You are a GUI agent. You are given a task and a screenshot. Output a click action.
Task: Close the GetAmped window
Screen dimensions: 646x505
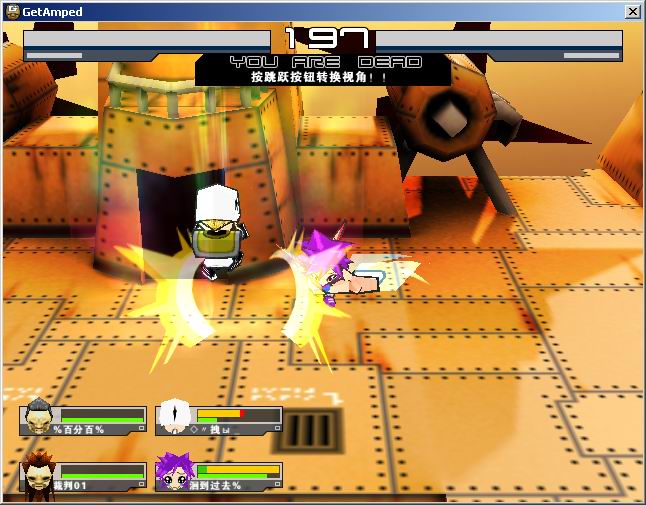[x=632, y=11]
